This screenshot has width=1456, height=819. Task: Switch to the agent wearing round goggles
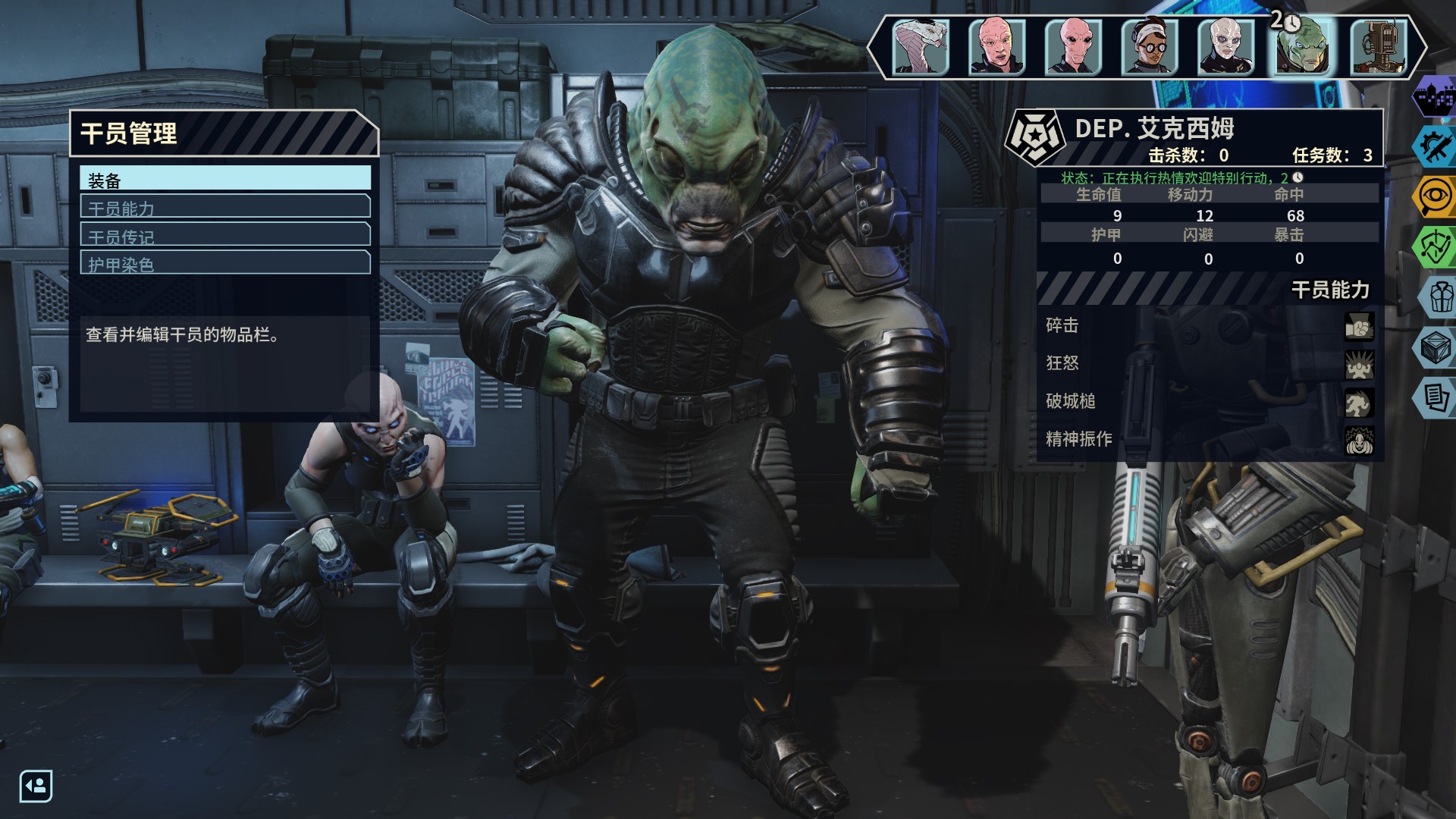1150,47
